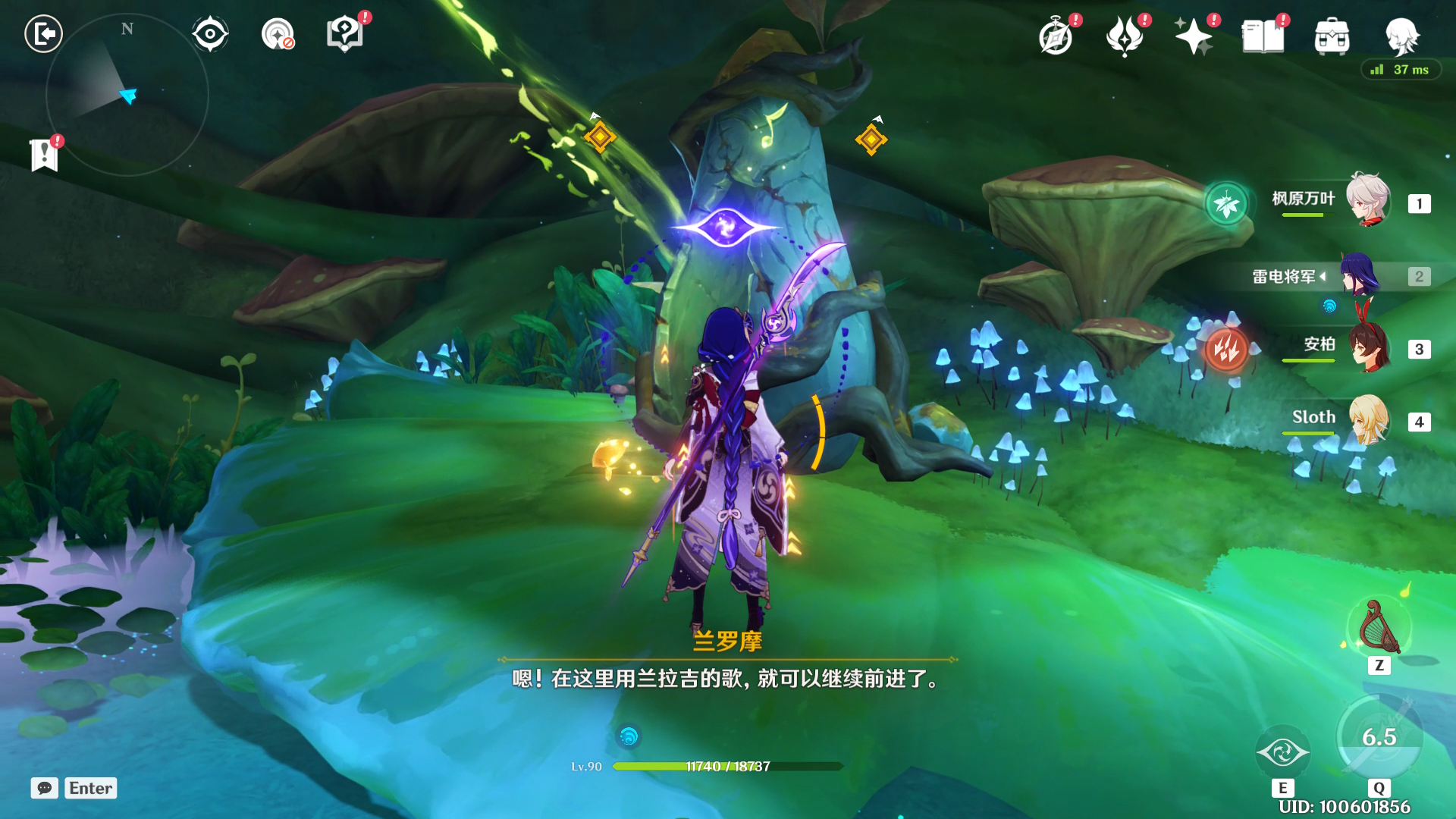
Task: Activate the elemental skill eye icon
Action: pos(1282,752)
